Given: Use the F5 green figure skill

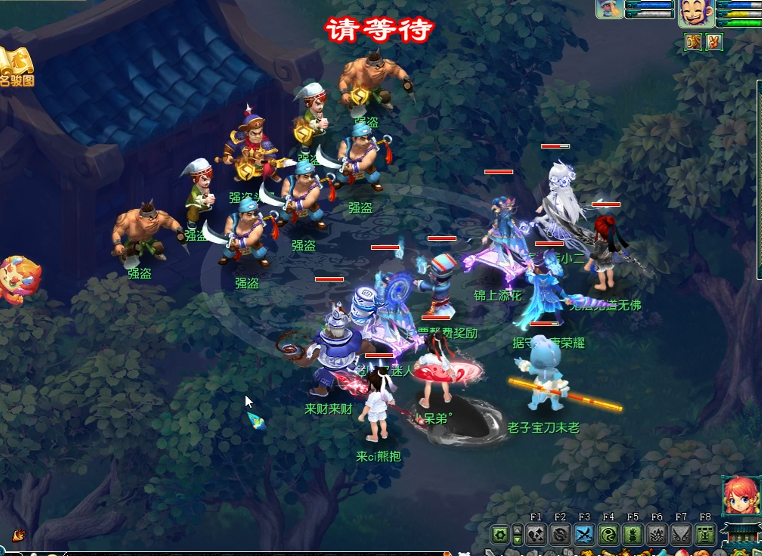Looking at the screenshot, I should pos(632,535).
